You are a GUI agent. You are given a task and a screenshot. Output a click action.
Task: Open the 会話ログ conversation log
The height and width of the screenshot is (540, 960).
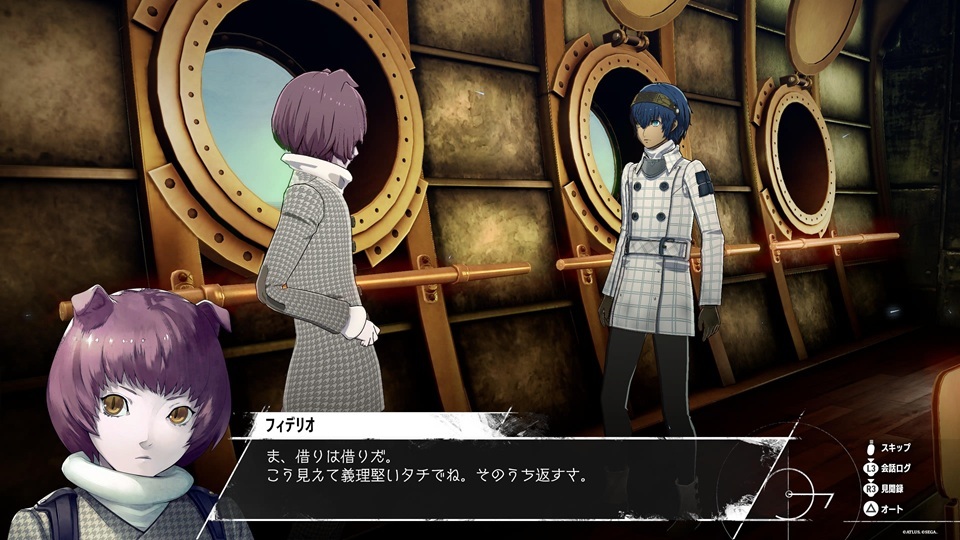[893, 469]
